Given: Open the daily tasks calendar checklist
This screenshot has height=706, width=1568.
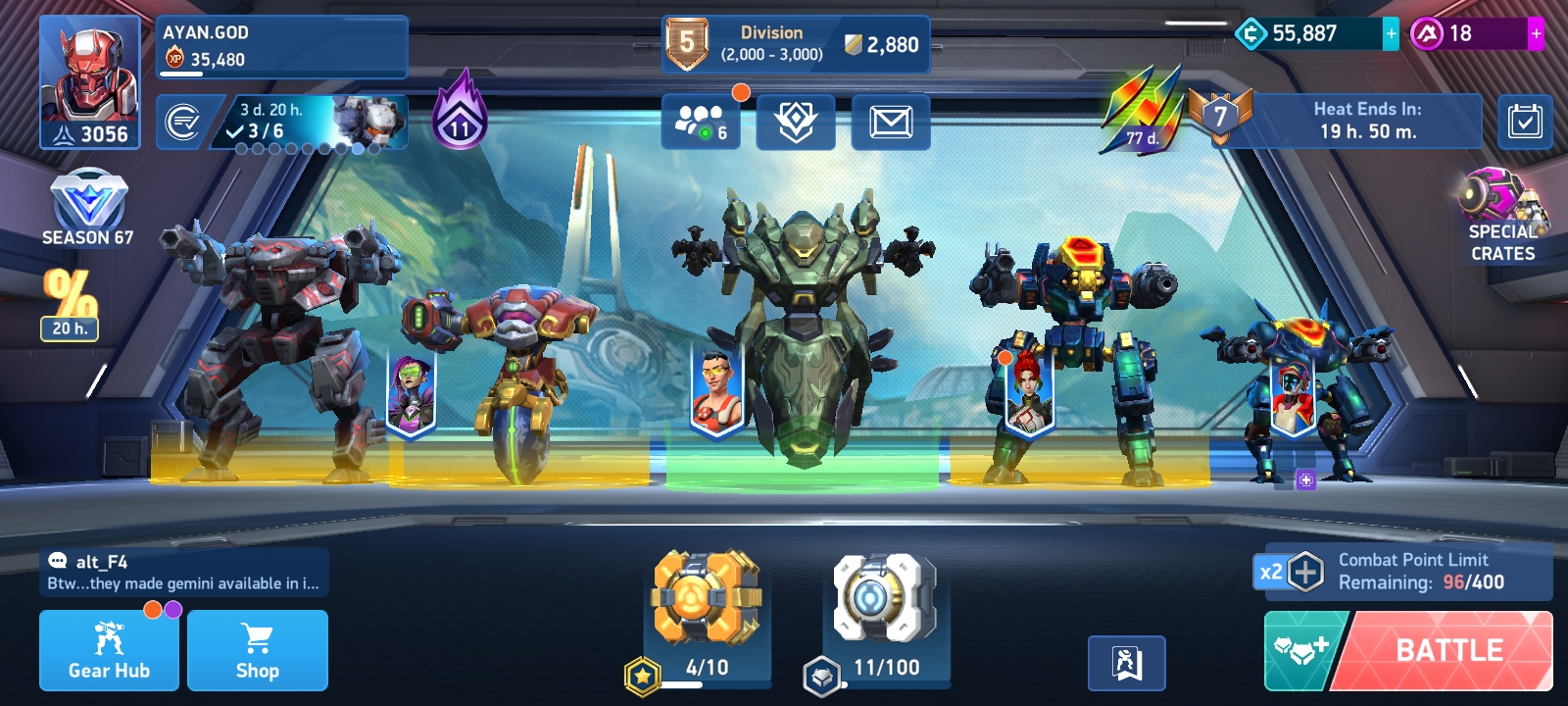Looking at the screenshot, I should click(1525, 123).
